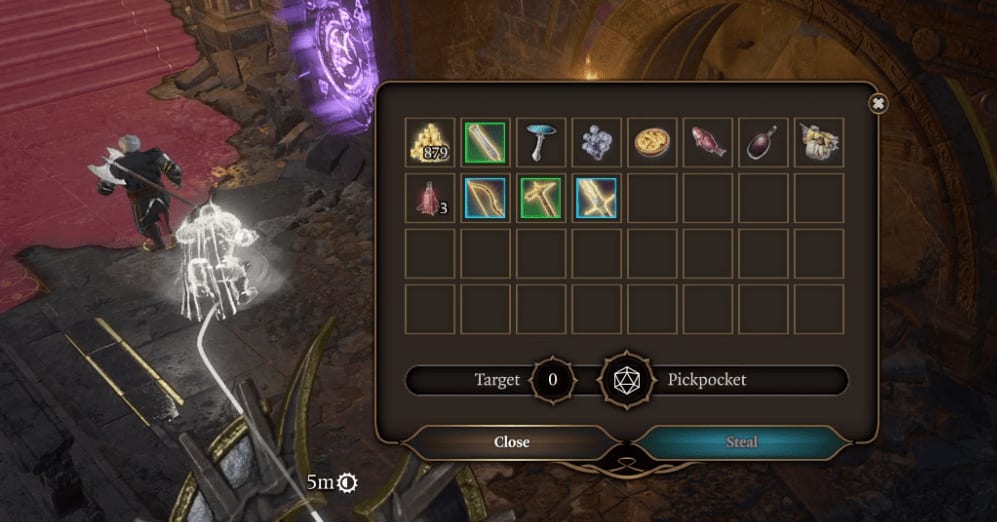The height and width of the screenshot is (522, 997).
Task: Select the round pie item
Action: [x=652, y=143]
